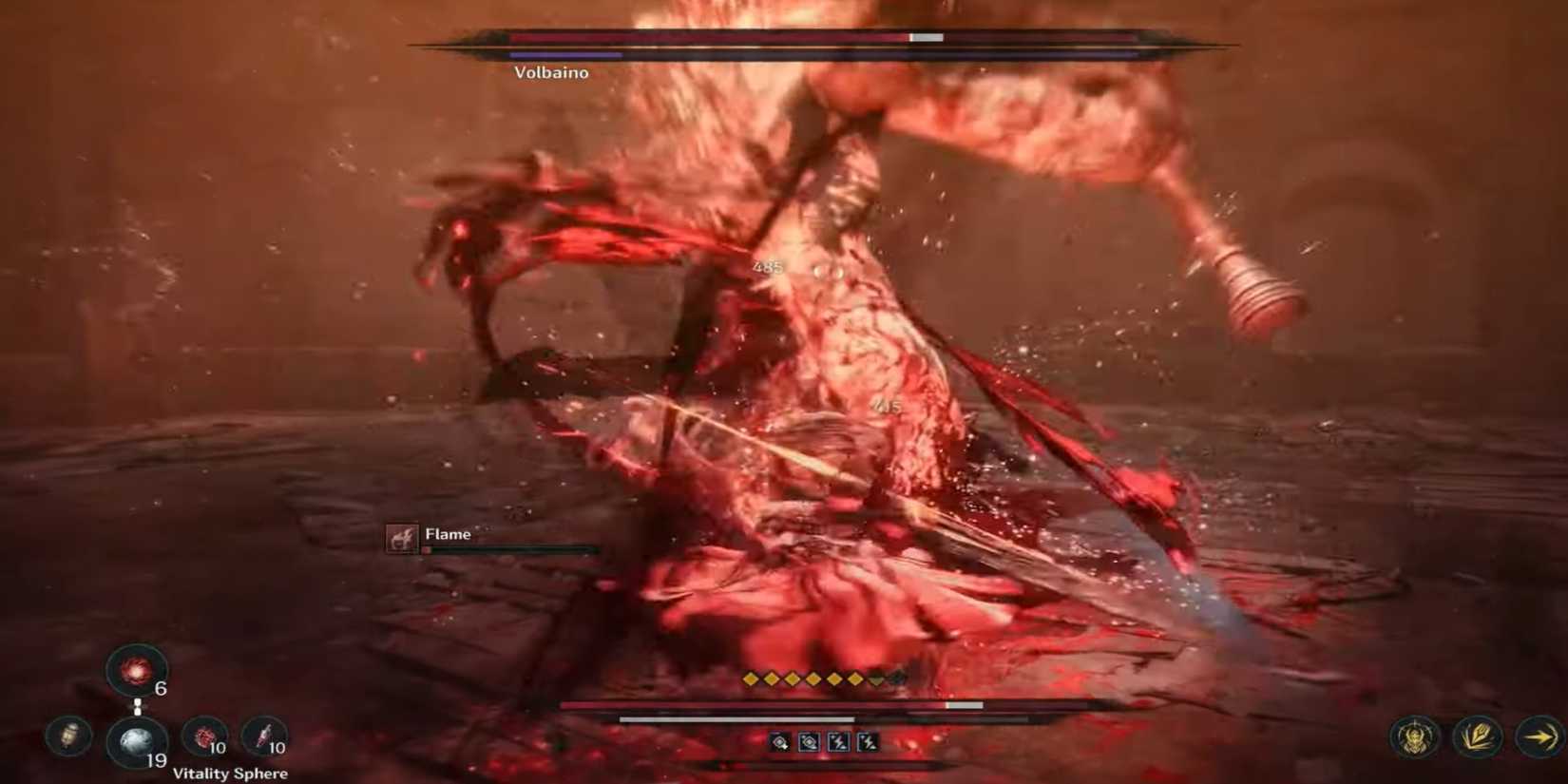Select the second boot ability icon
The width and height of the screenshot is (1568, 784).
tap(808, 742)
